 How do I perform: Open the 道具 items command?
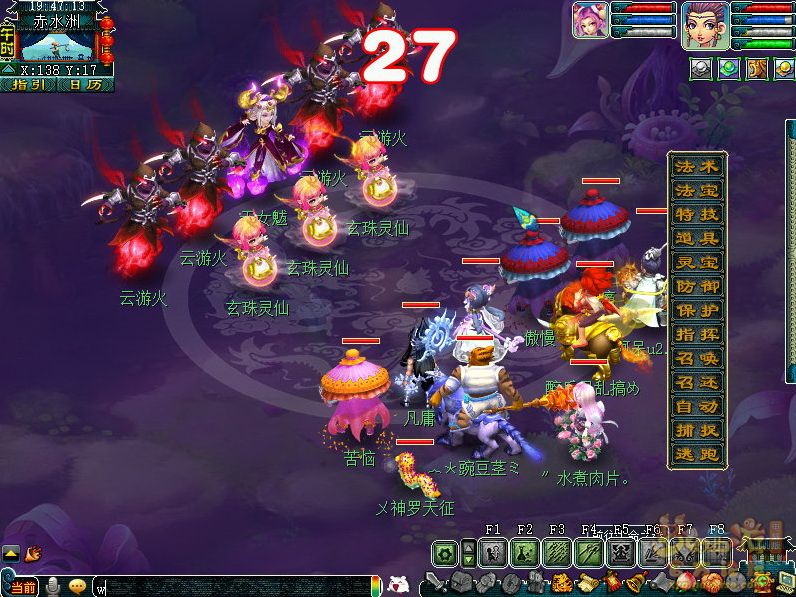(x=698, y=238)
